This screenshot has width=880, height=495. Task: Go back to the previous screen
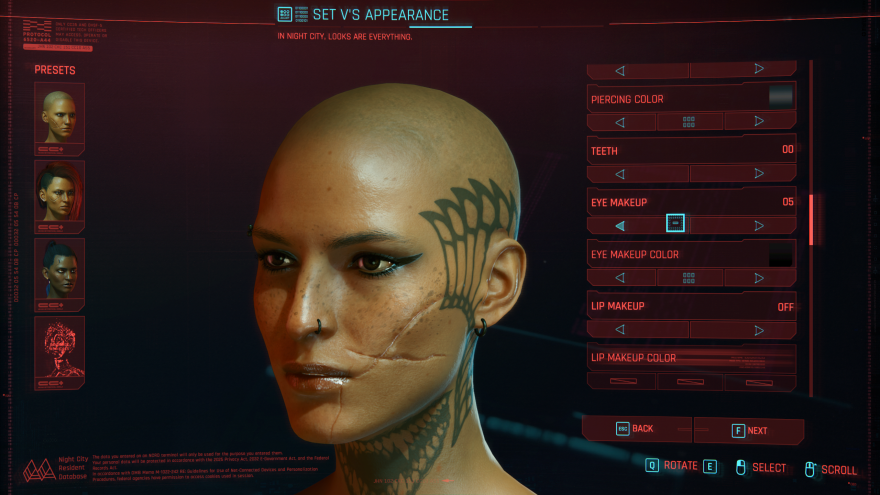pyautogui.click(x=636, y=429)
